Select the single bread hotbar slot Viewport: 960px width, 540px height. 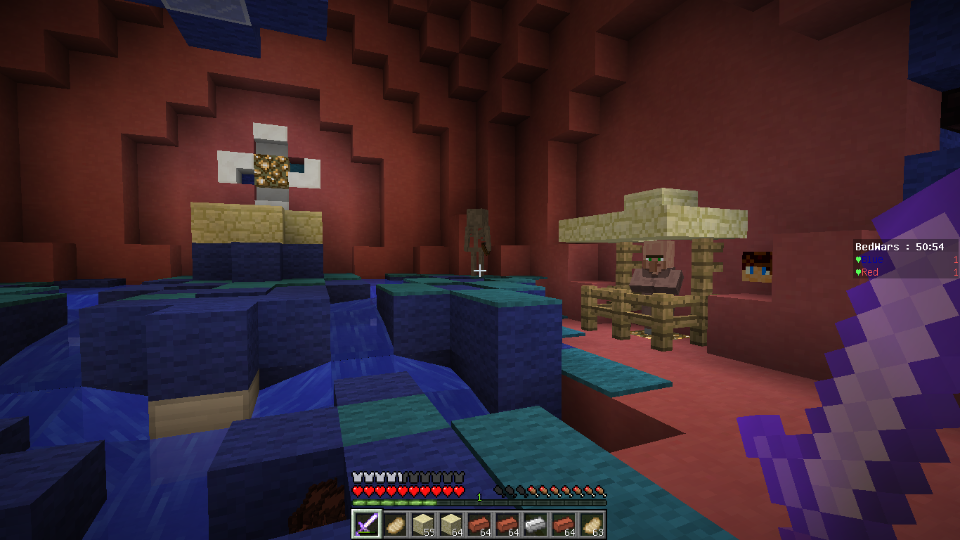click(394, 524)
